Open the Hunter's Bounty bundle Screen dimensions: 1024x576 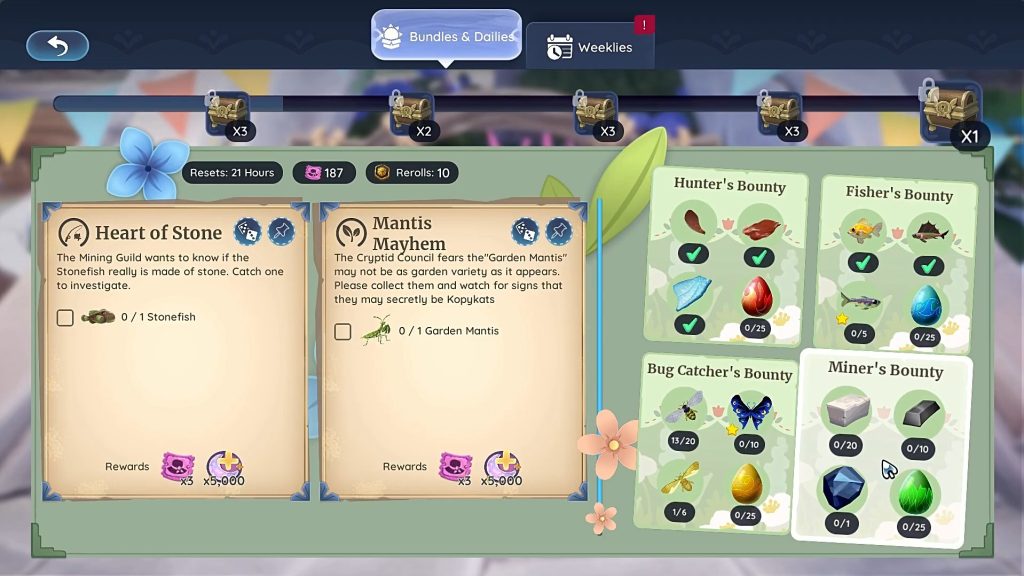click(x=729, y=185)
